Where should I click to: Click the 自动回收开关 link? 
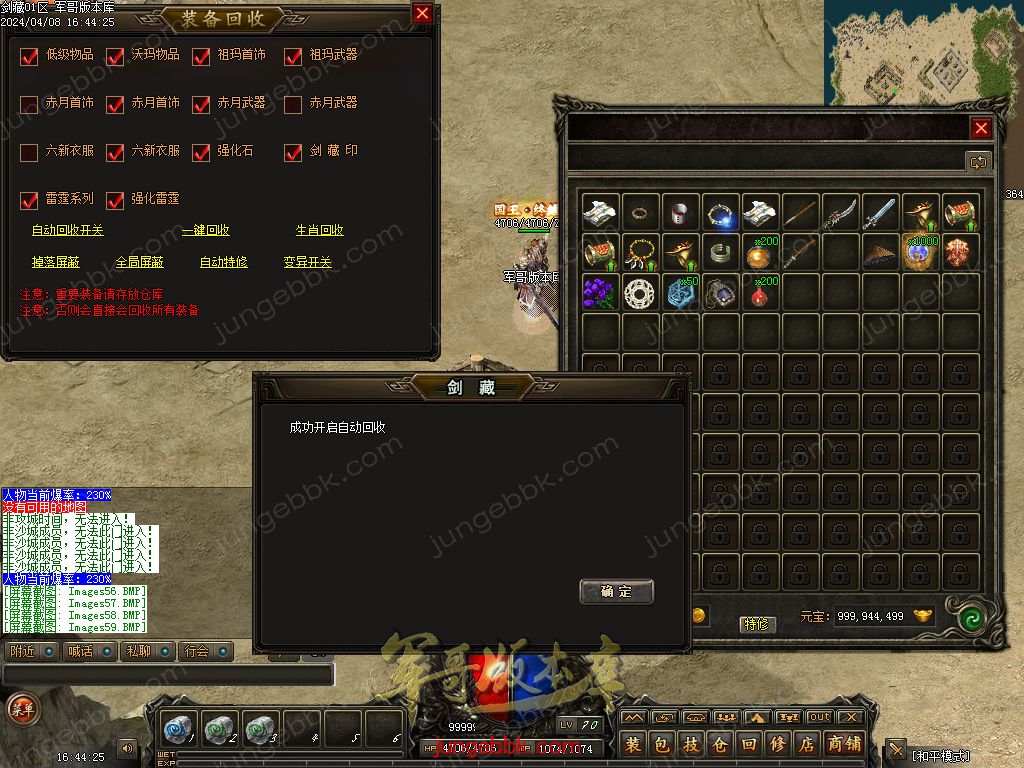[x=67, y=230]
